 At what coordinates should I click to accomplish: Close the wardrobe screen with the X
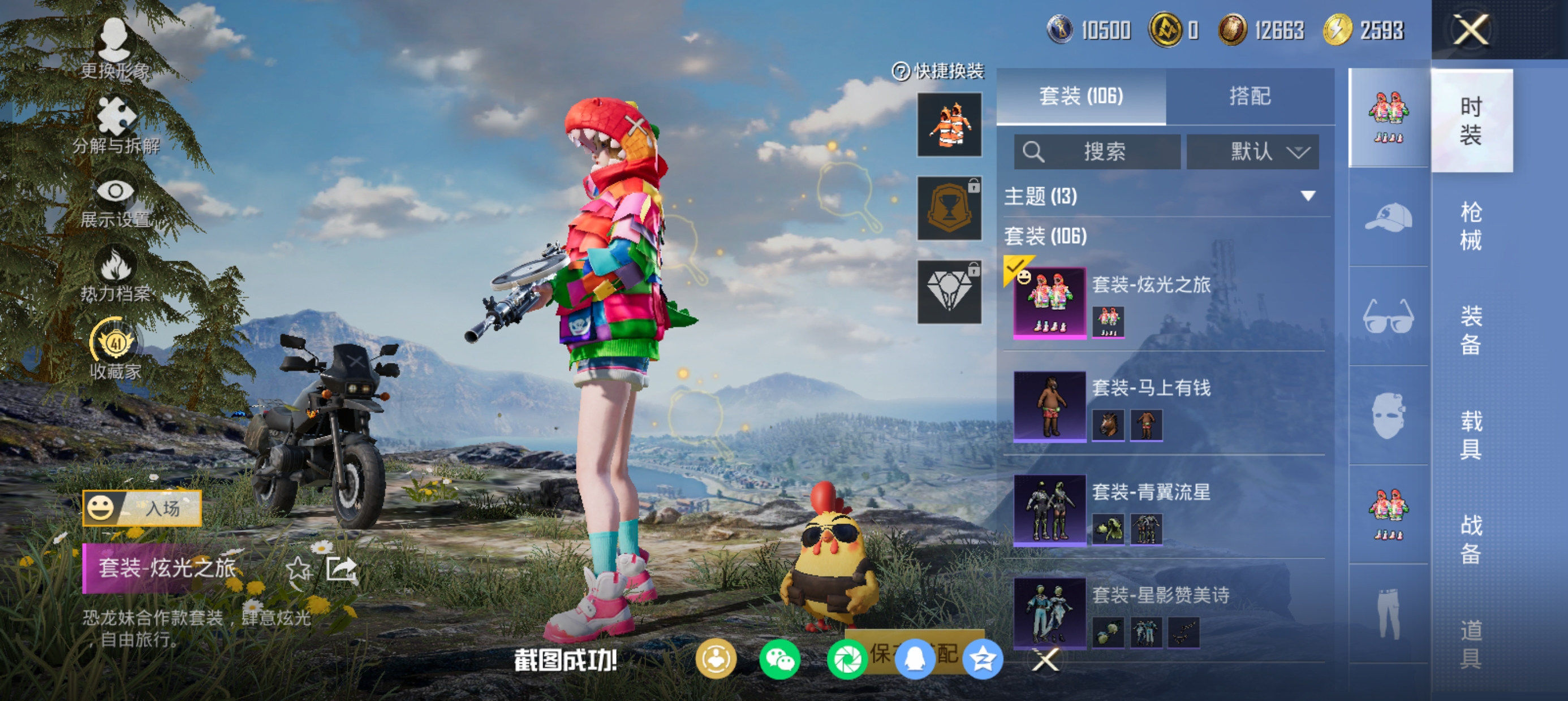pos(1471,30)
